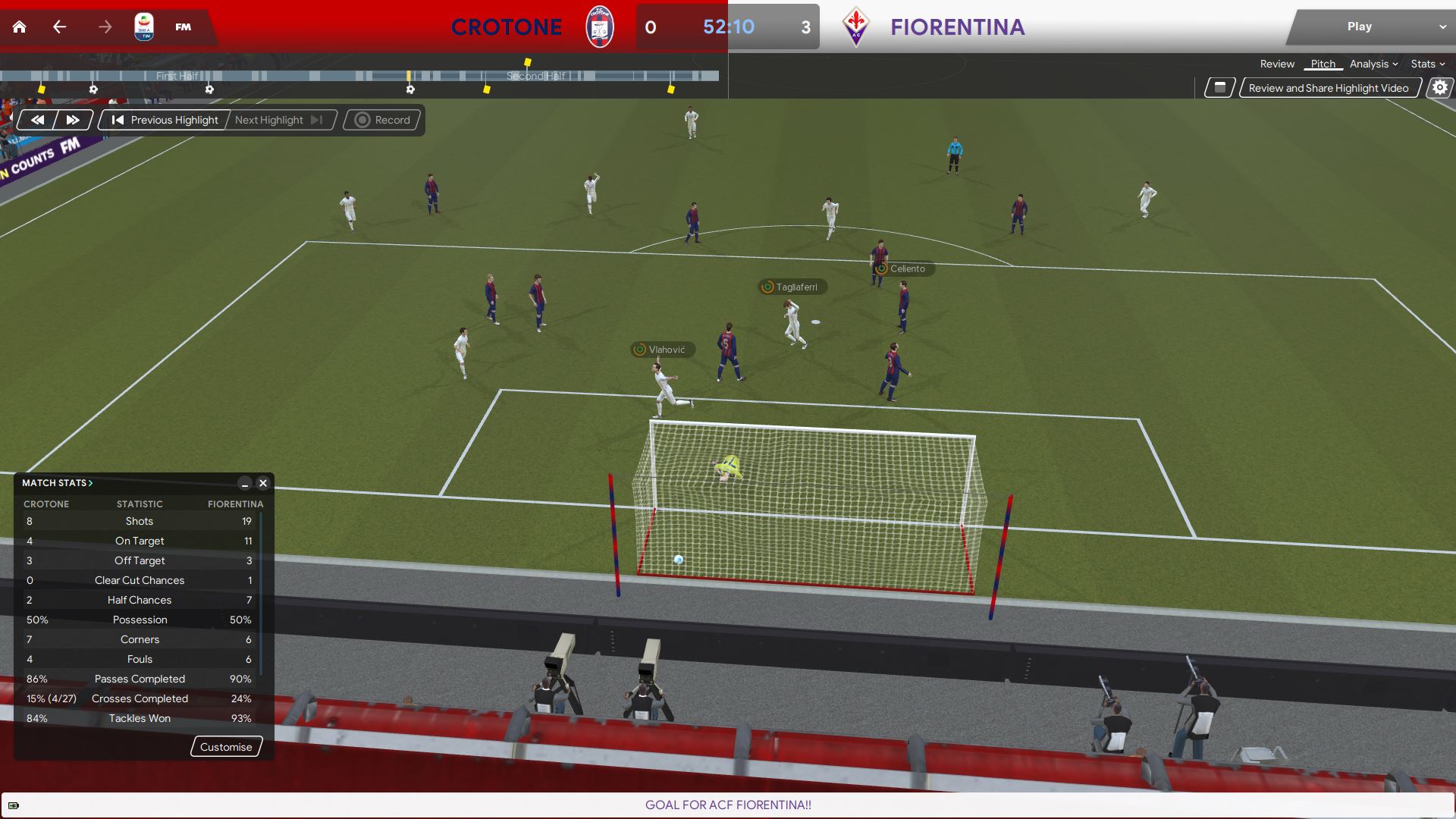
Task: Navigate back with the left arrow
Action: tap(60, 27)
